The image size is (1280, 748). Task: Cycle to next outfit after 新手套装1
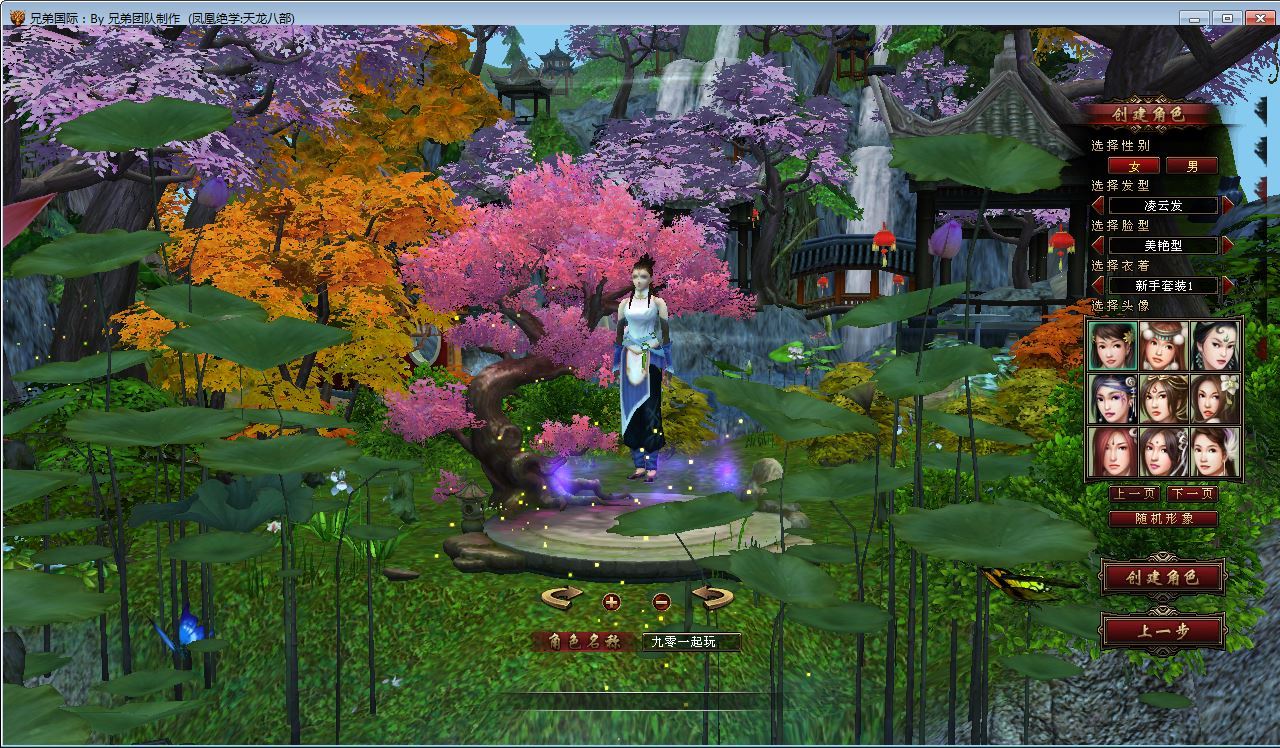[x=1229, y=285]
